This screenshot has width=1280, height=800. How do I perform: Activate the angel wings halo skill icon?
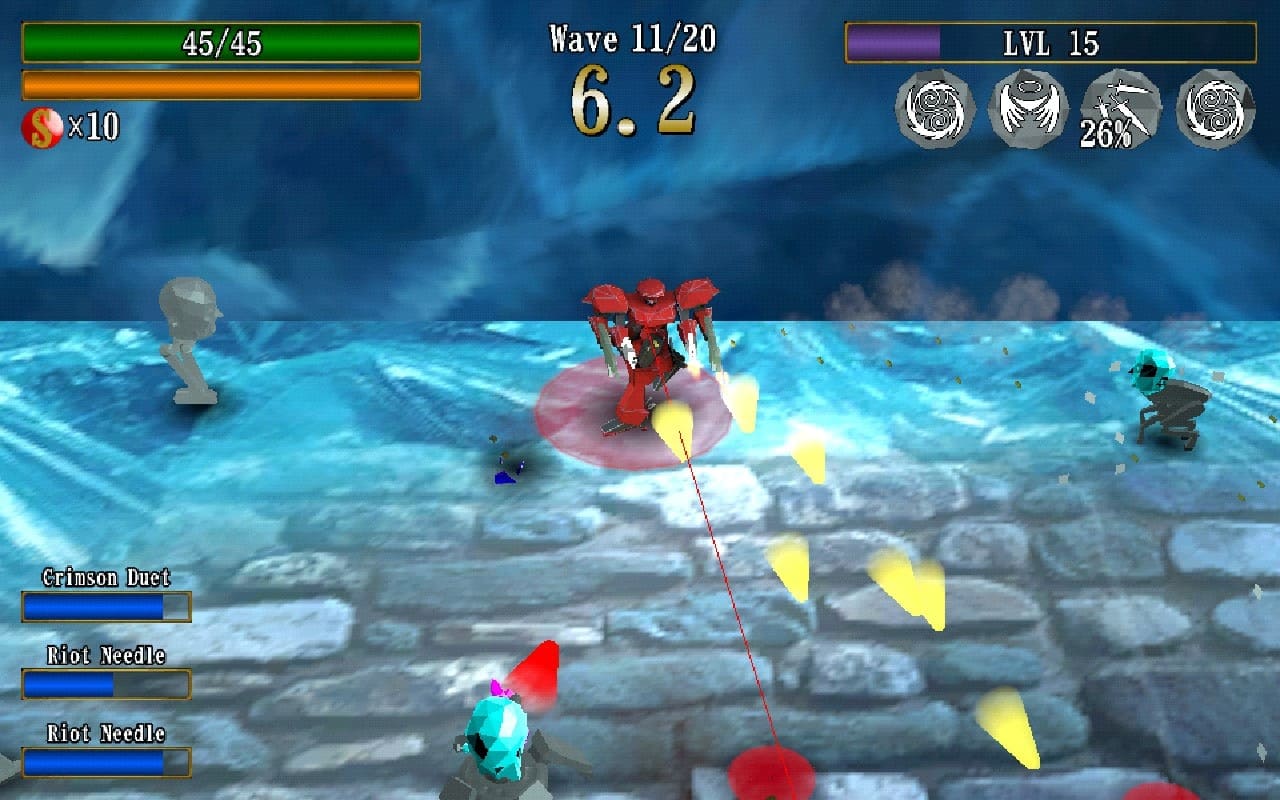(1028, 109)
